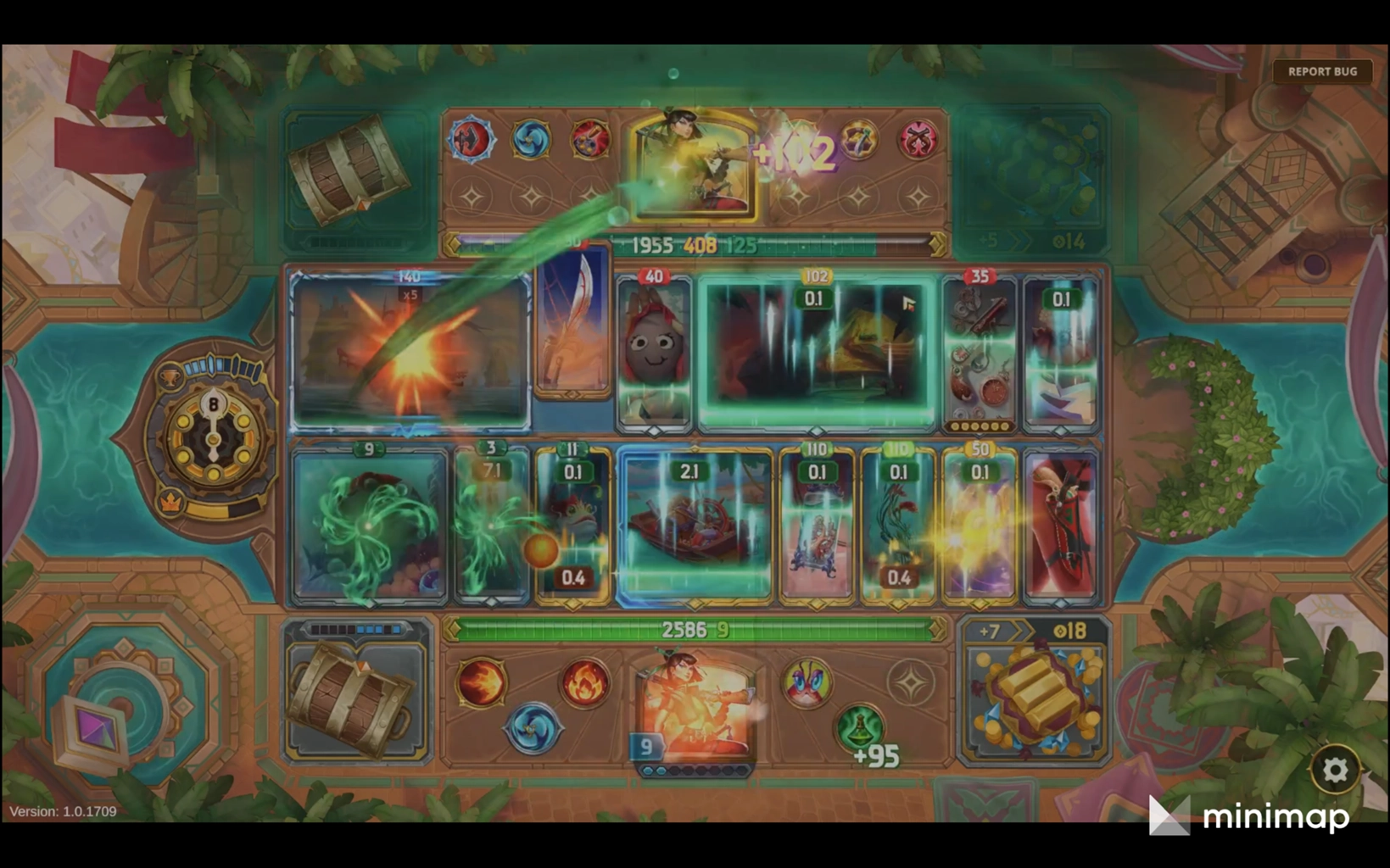Screen dimensions: 1390x868
Task: Select the red frog fish card
Action: point(572,526)
